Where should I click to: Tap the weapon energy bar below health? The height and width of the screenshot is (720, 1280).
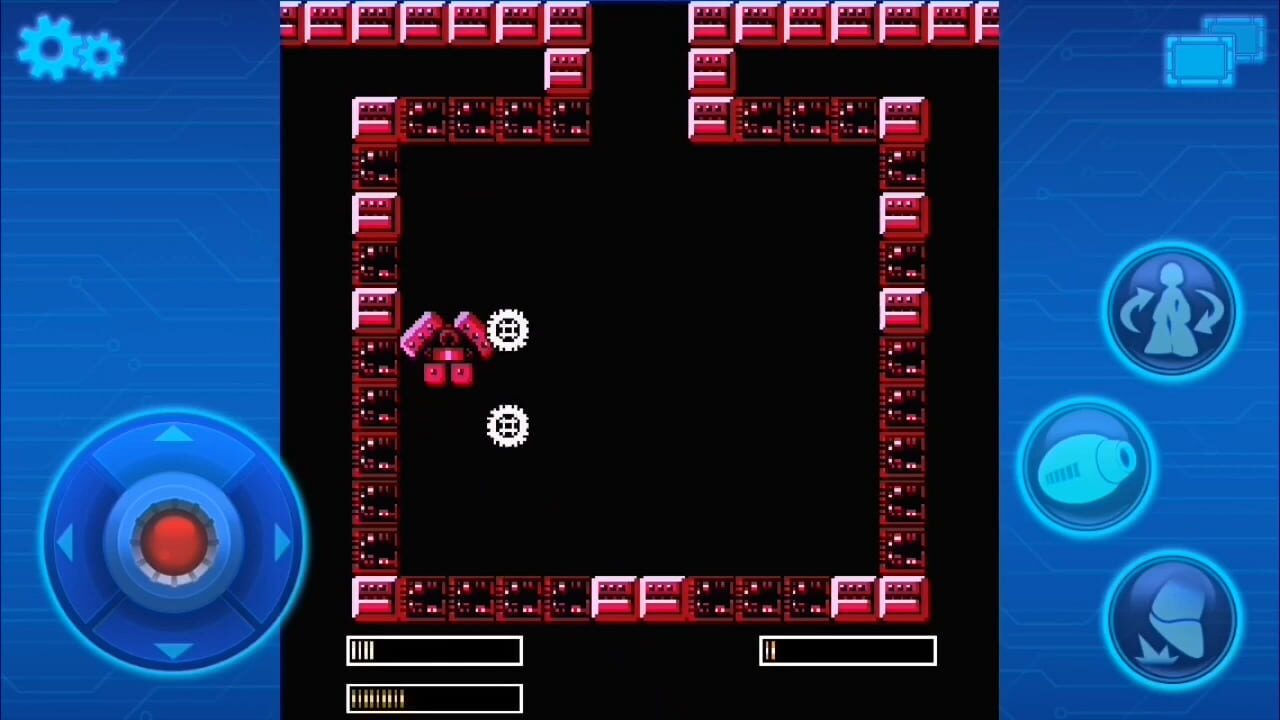point(433,697)
